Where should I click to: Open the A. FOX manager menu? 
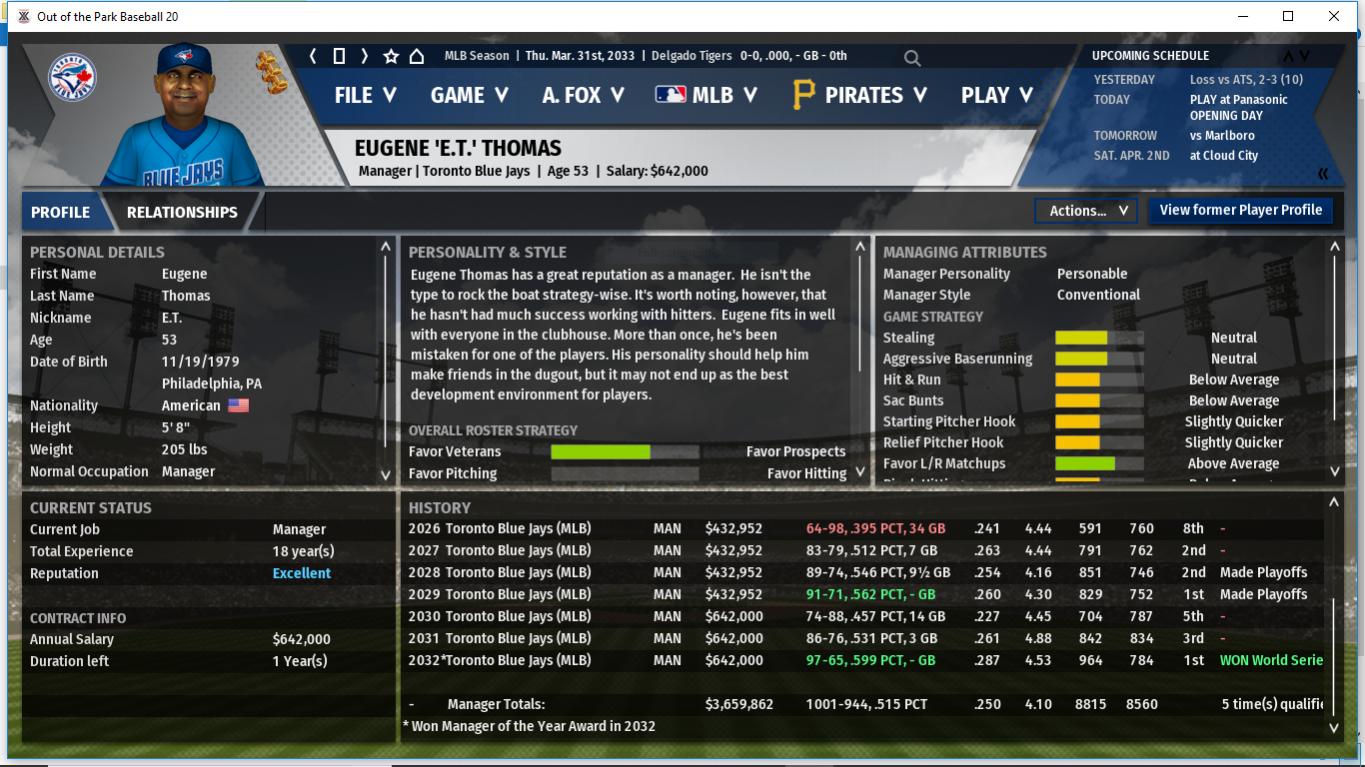point(583,95)
